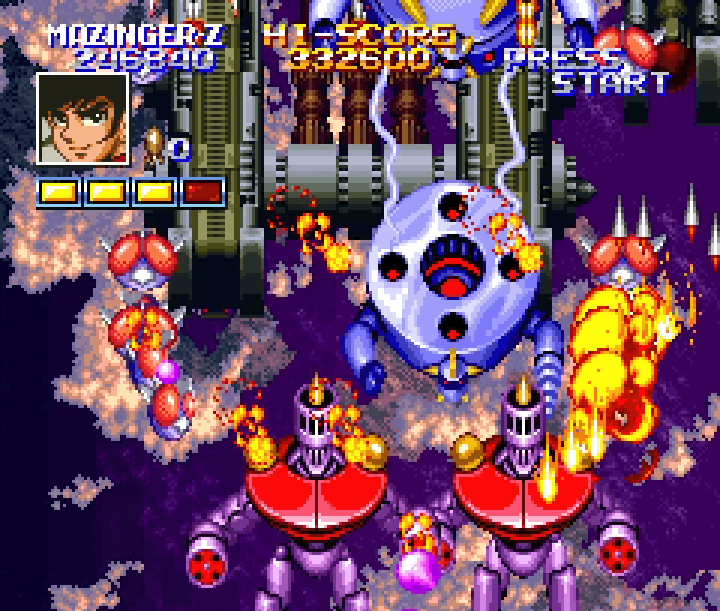
Task: Click the pilot portrait under MAZINGER-Z
Action: (x=83, y=118)
